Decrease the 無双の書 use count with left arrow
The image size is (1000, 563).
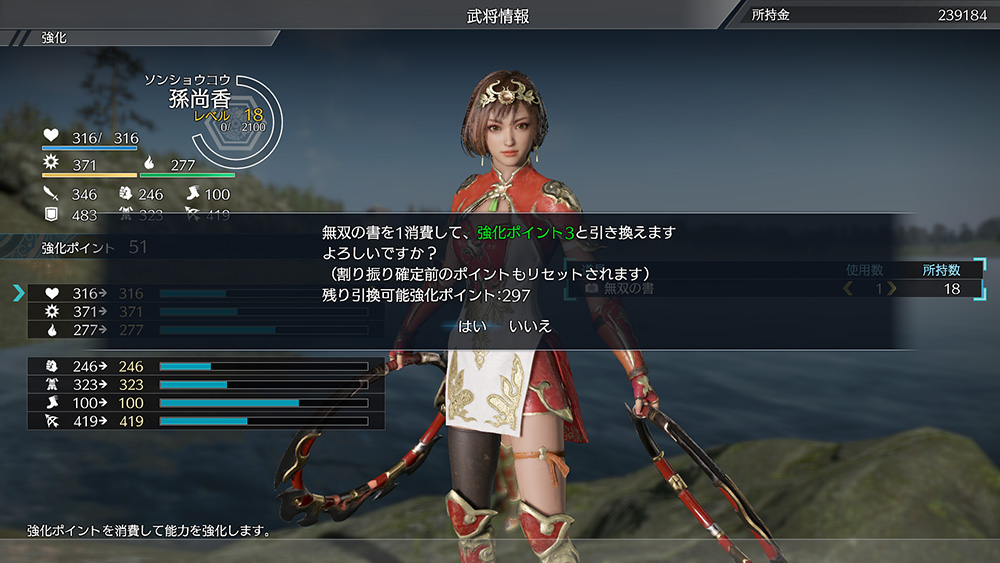850,289
